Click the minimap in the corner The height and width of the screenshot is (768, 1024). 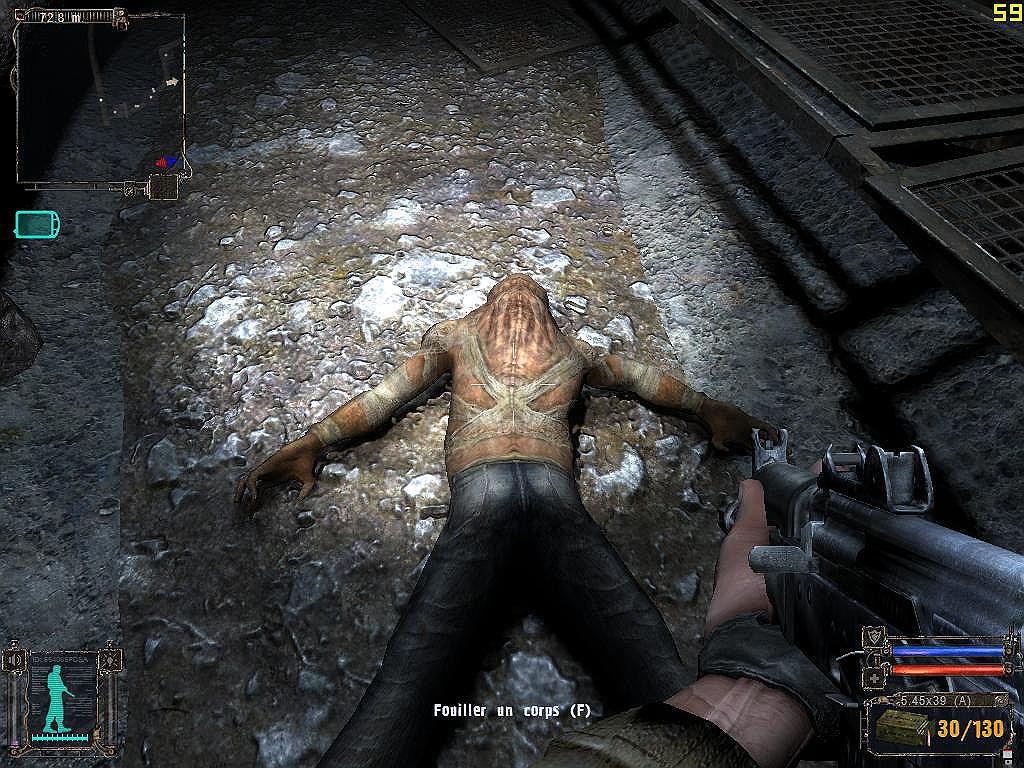100,97
